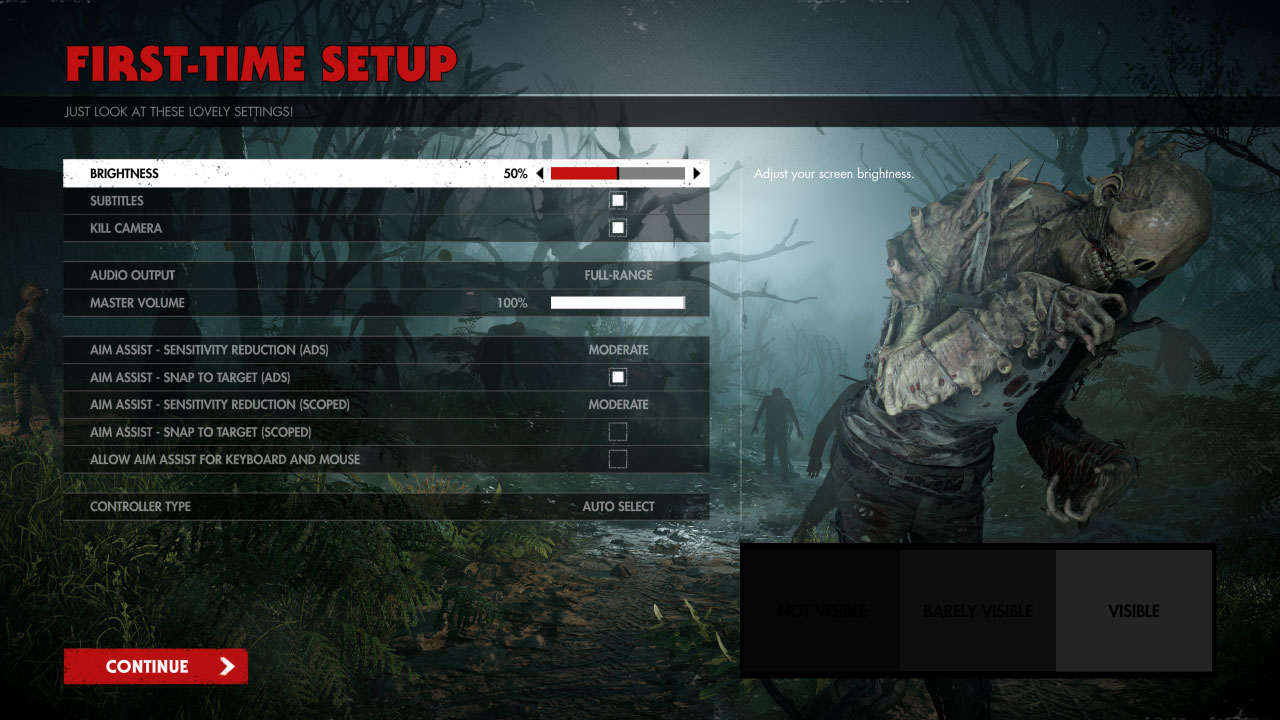
Task: Click the Barely Visible calibration panel
Action: 977,610
